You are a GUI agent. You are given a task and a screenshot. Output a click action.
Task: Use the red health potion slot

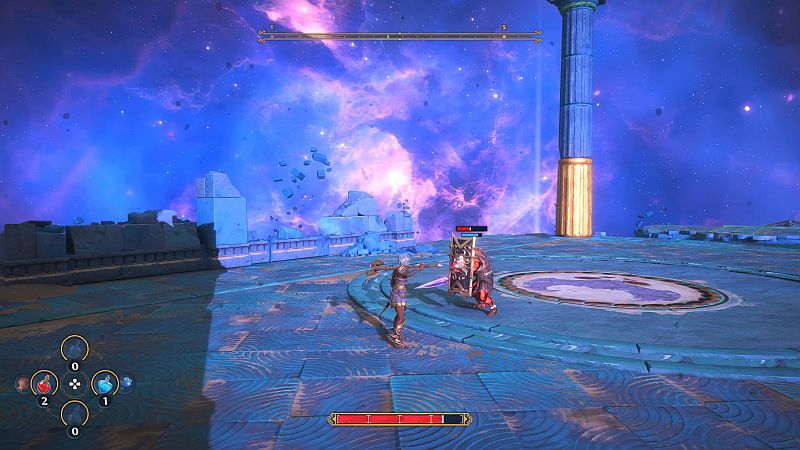pyautogui.click(x=44, y=383)
